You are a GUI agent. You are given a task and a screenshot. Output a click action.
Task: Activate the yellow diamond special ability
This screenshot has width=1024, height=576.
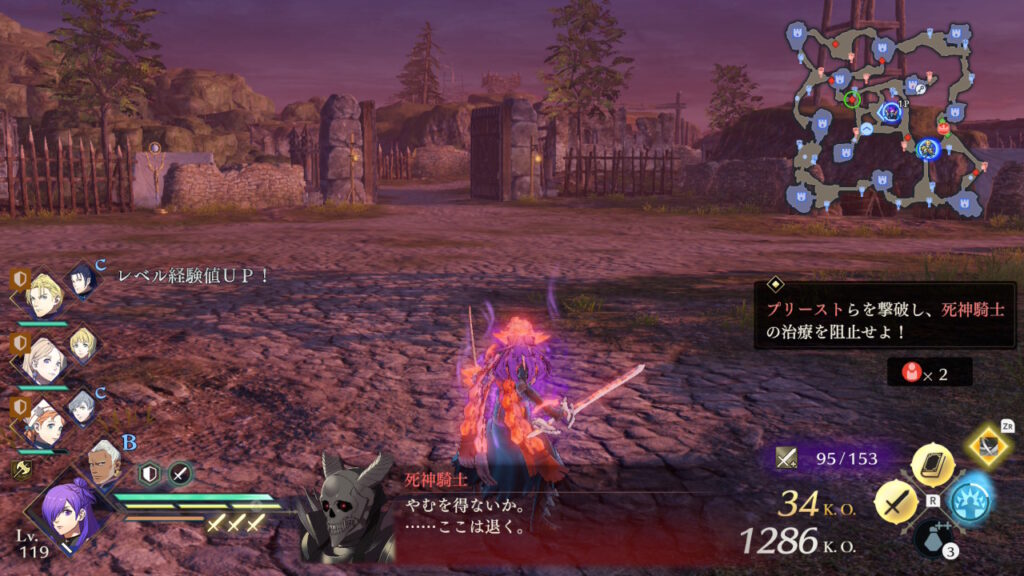click(989, 445)
